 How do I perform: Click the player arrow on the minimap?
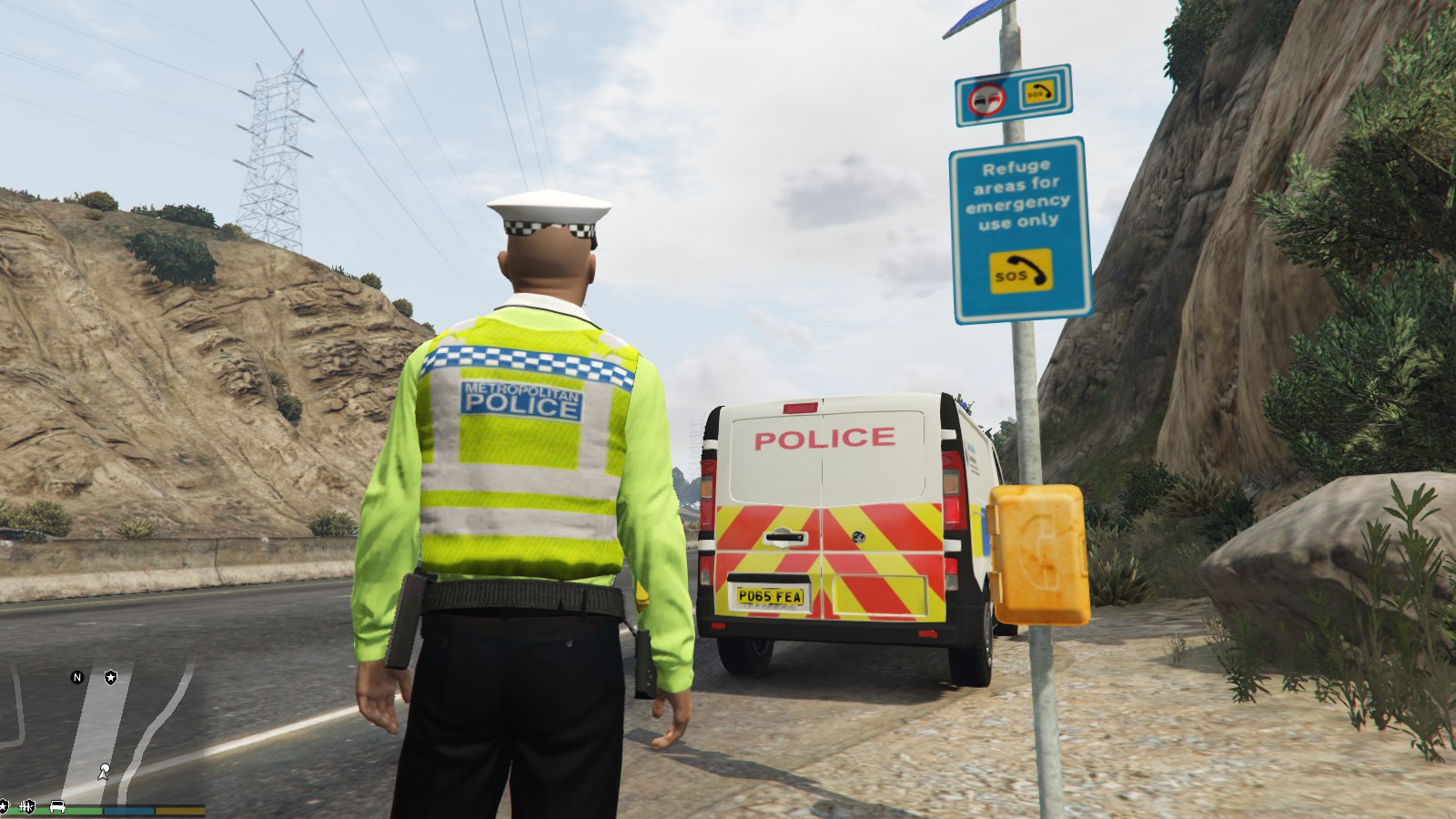104,773
